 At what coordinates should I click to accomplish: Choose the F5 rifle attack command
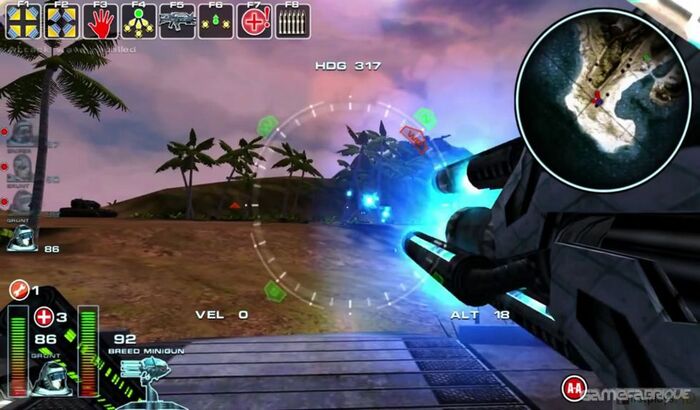click(x=177, y=21)
